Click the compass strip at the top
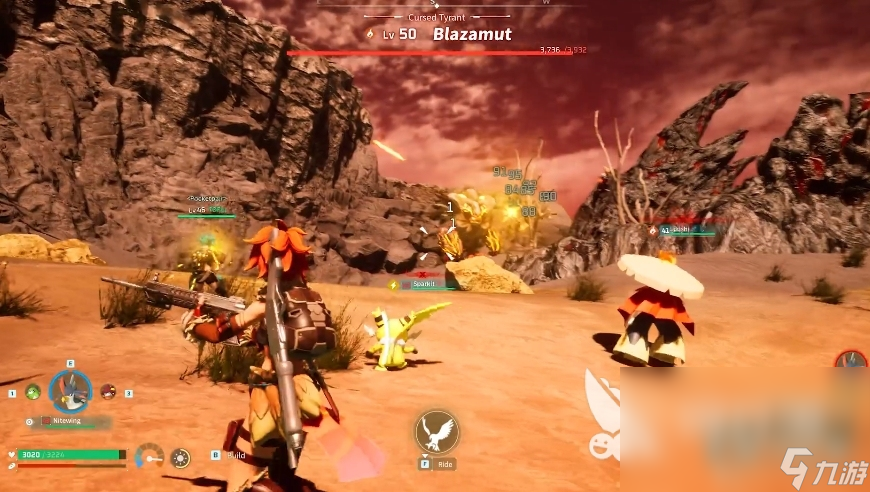The width and height of the screenshot is (870, 492). pos(435,4)
